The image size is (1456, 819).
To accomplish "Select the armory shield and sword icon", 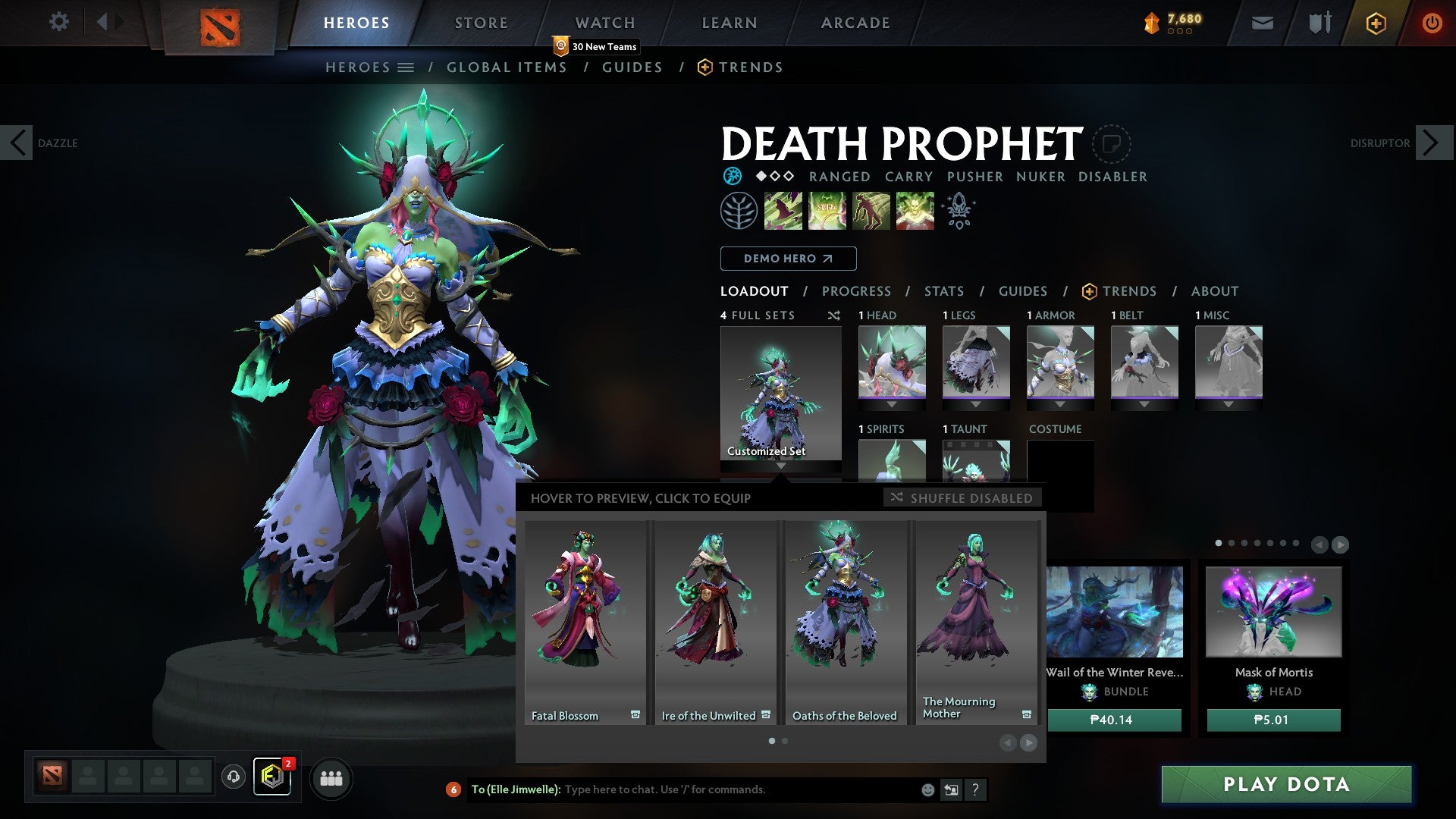I will (x=1319, y=23).
